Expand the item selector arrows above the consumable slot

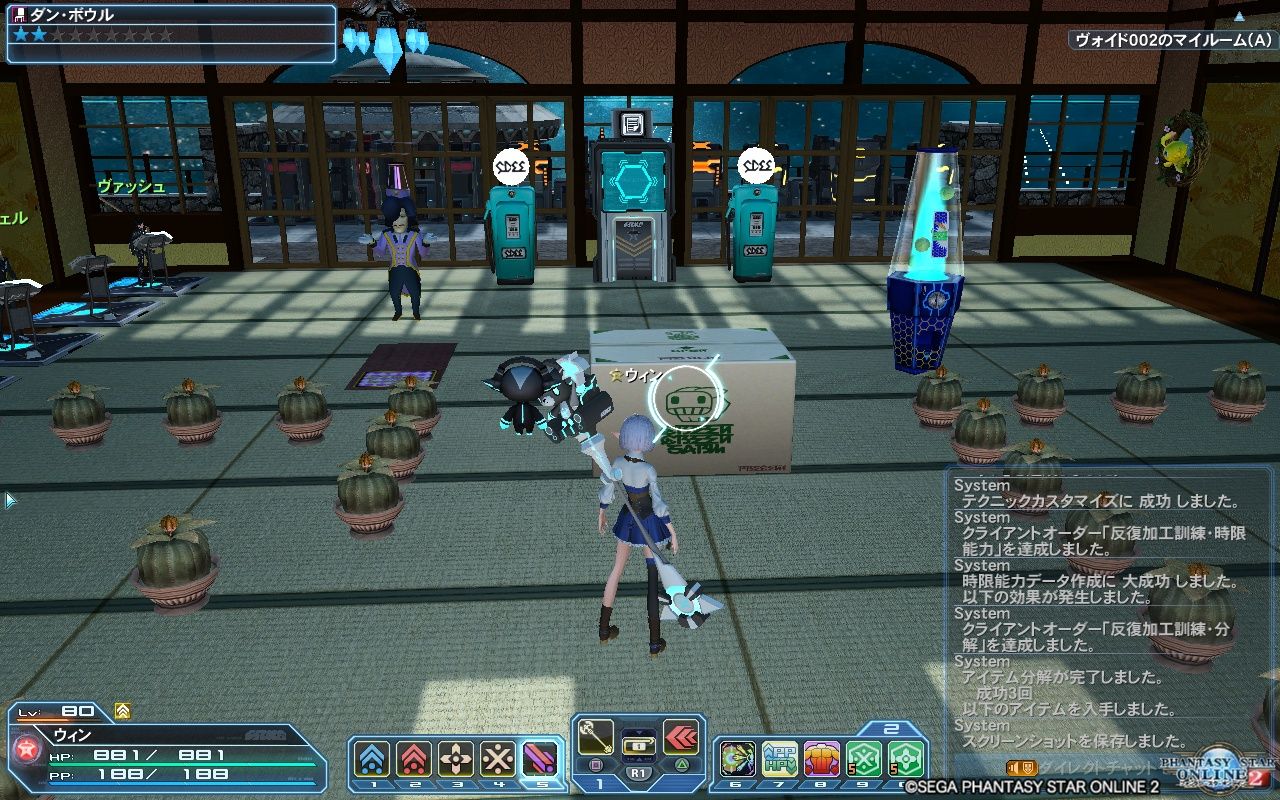point(638,731)
